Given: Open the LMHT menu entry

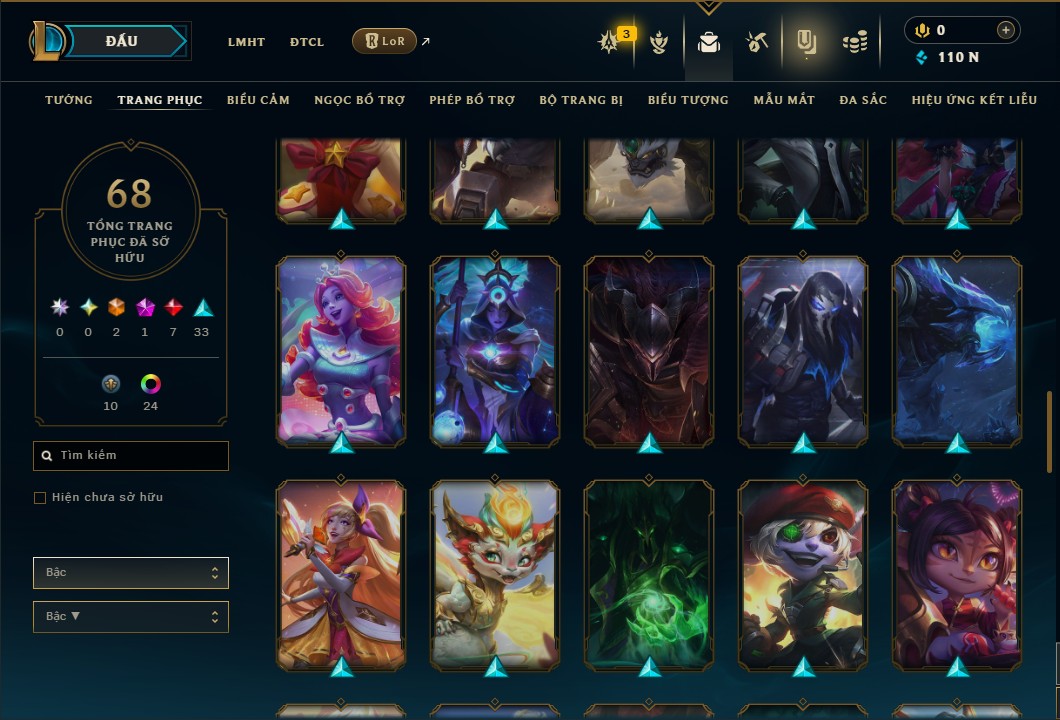Looking at the screenshot, I should coord(246,42).
